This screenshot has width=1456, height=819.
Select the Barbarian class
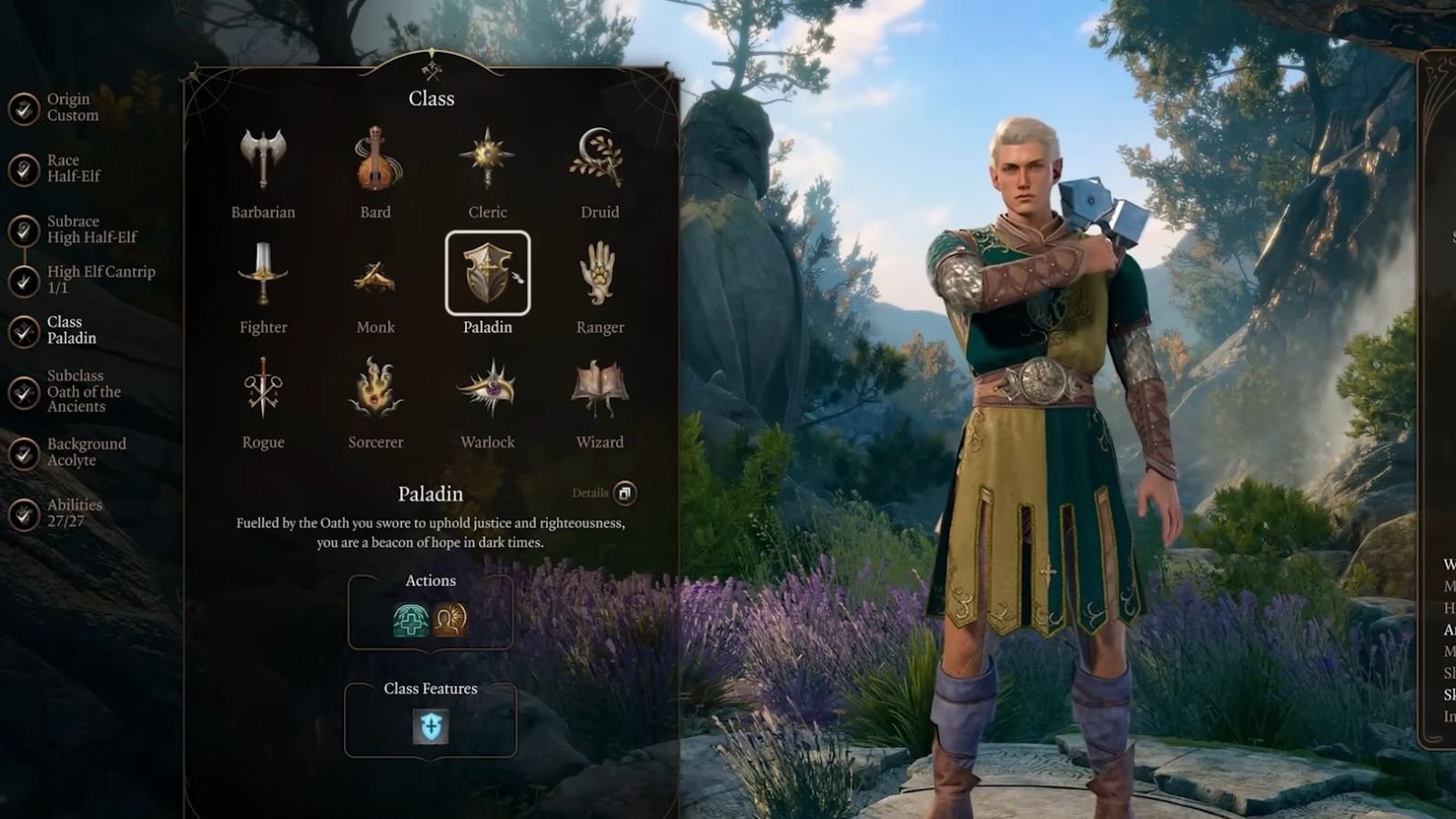coord(263,160)
